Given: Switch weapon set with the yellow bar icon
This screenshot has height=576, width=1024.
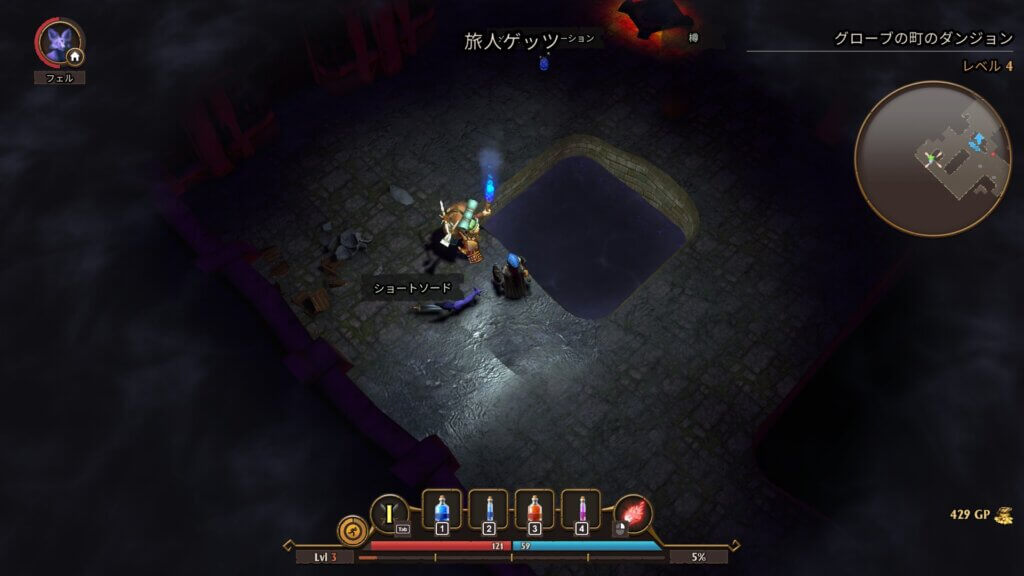Looking at the screenshot, I should click(x=389, y=513).
